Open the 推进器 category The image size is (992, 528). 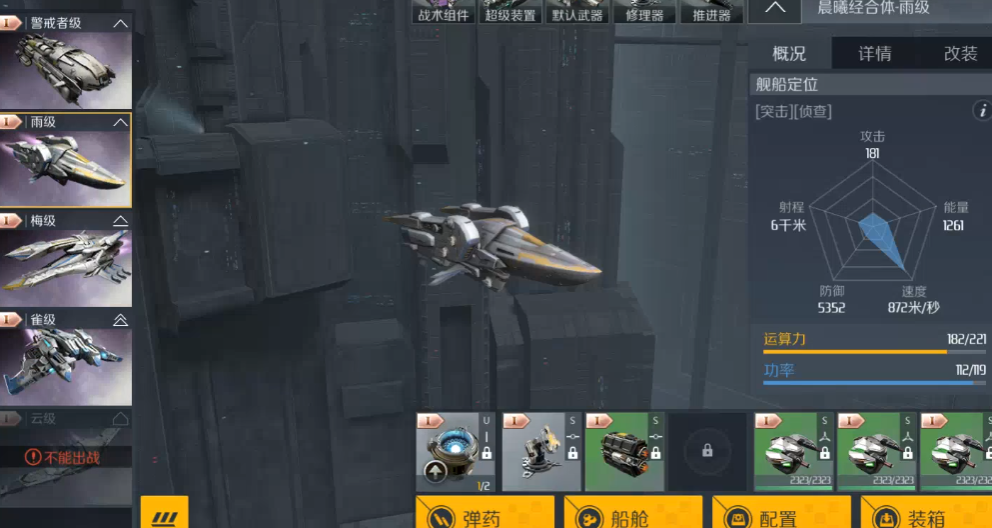pos(711,12)
